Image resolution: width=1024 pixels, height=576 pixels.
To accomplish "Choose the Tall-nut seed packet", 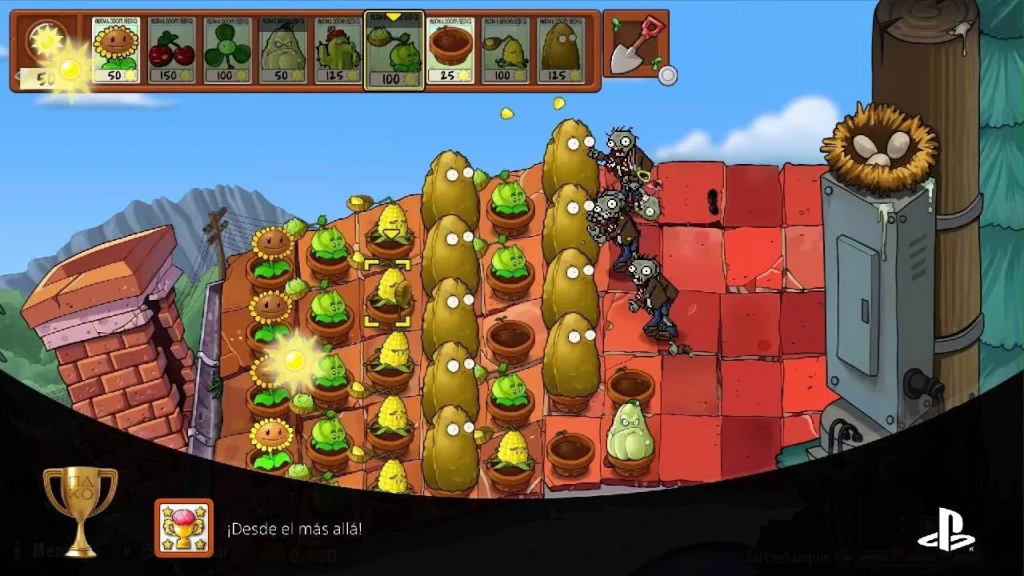I will pos(561,50).
